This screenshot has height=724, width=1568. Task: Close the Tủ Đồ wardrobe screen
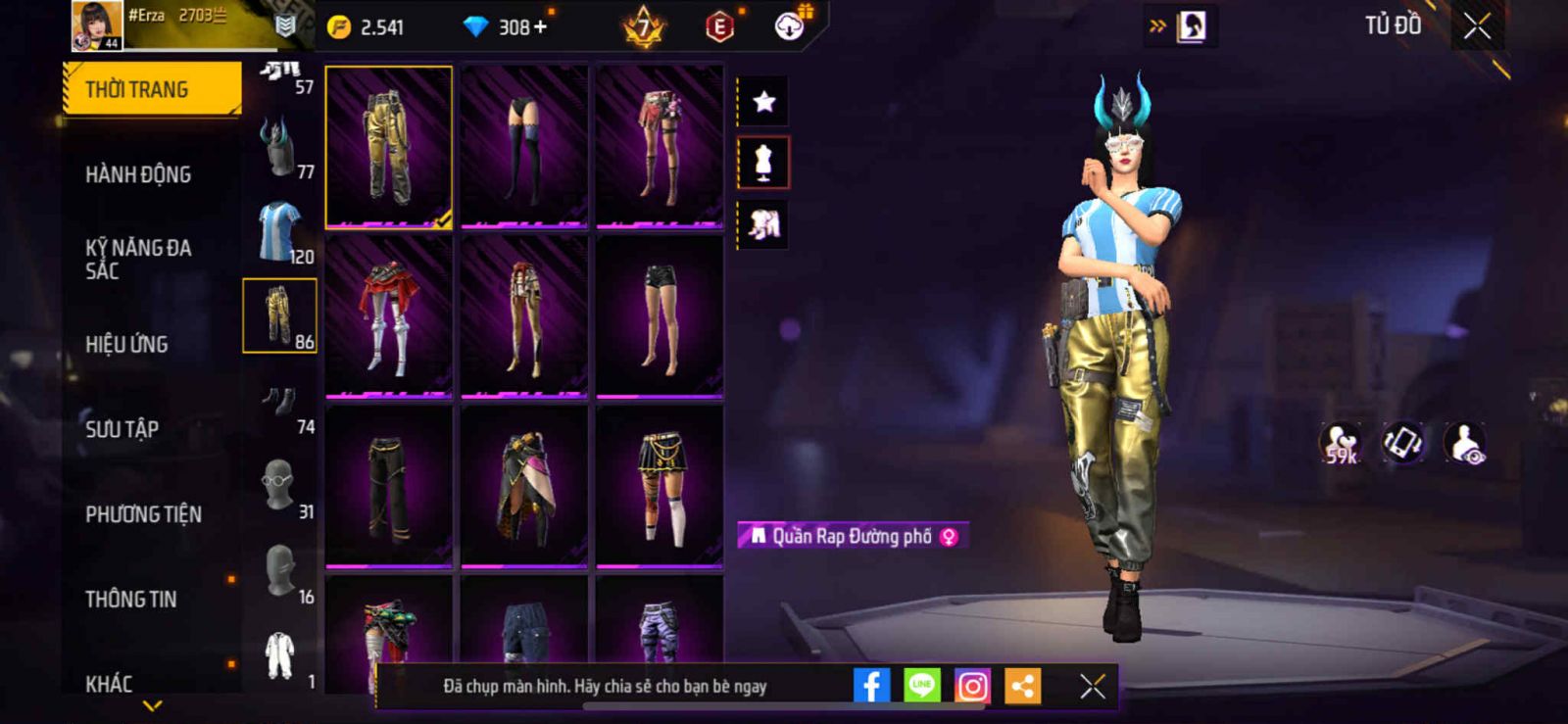click(1477, 26)
